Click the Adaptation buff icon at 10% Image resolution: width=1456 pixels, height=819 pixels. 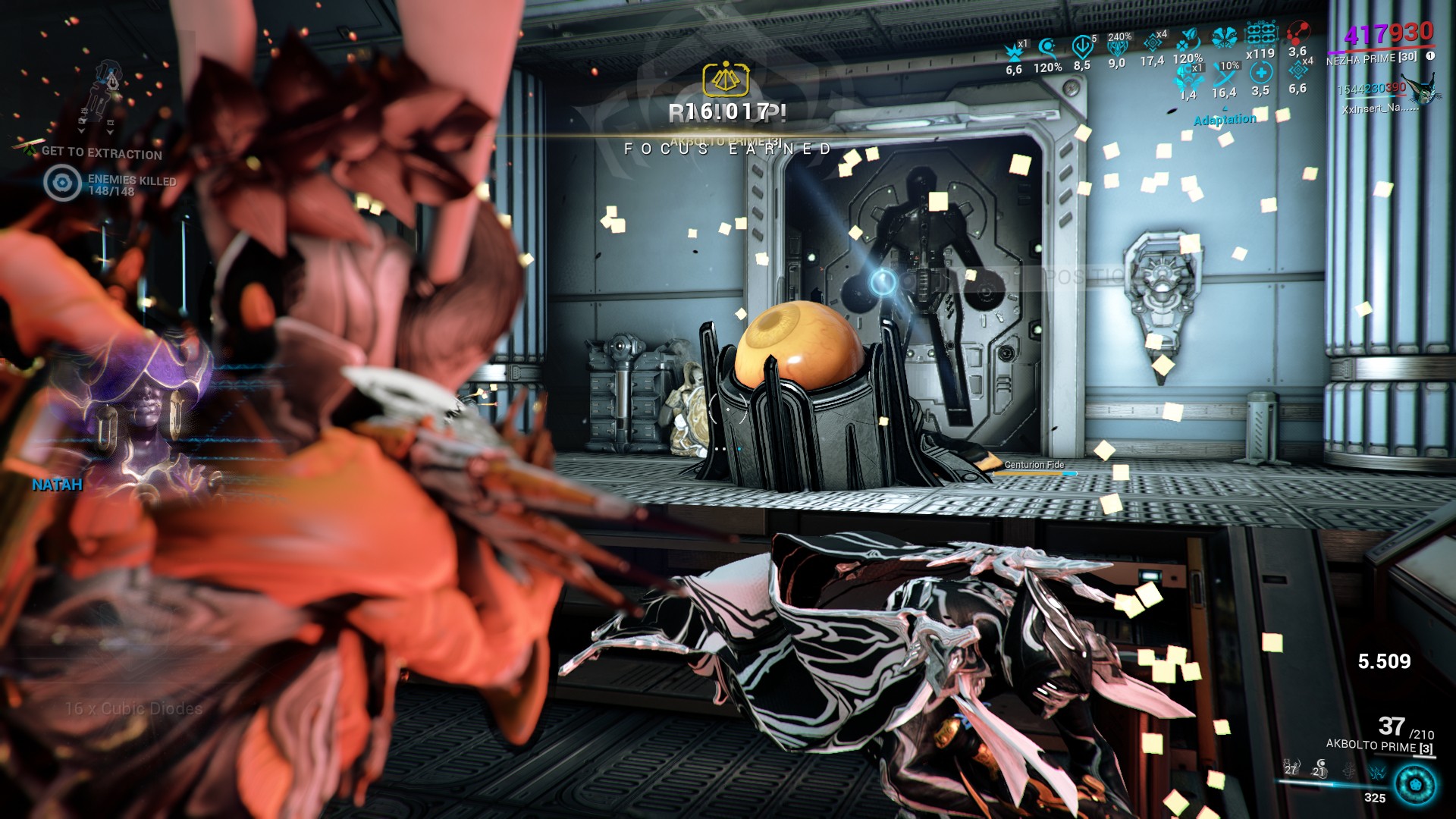[x=1225, y=74]
